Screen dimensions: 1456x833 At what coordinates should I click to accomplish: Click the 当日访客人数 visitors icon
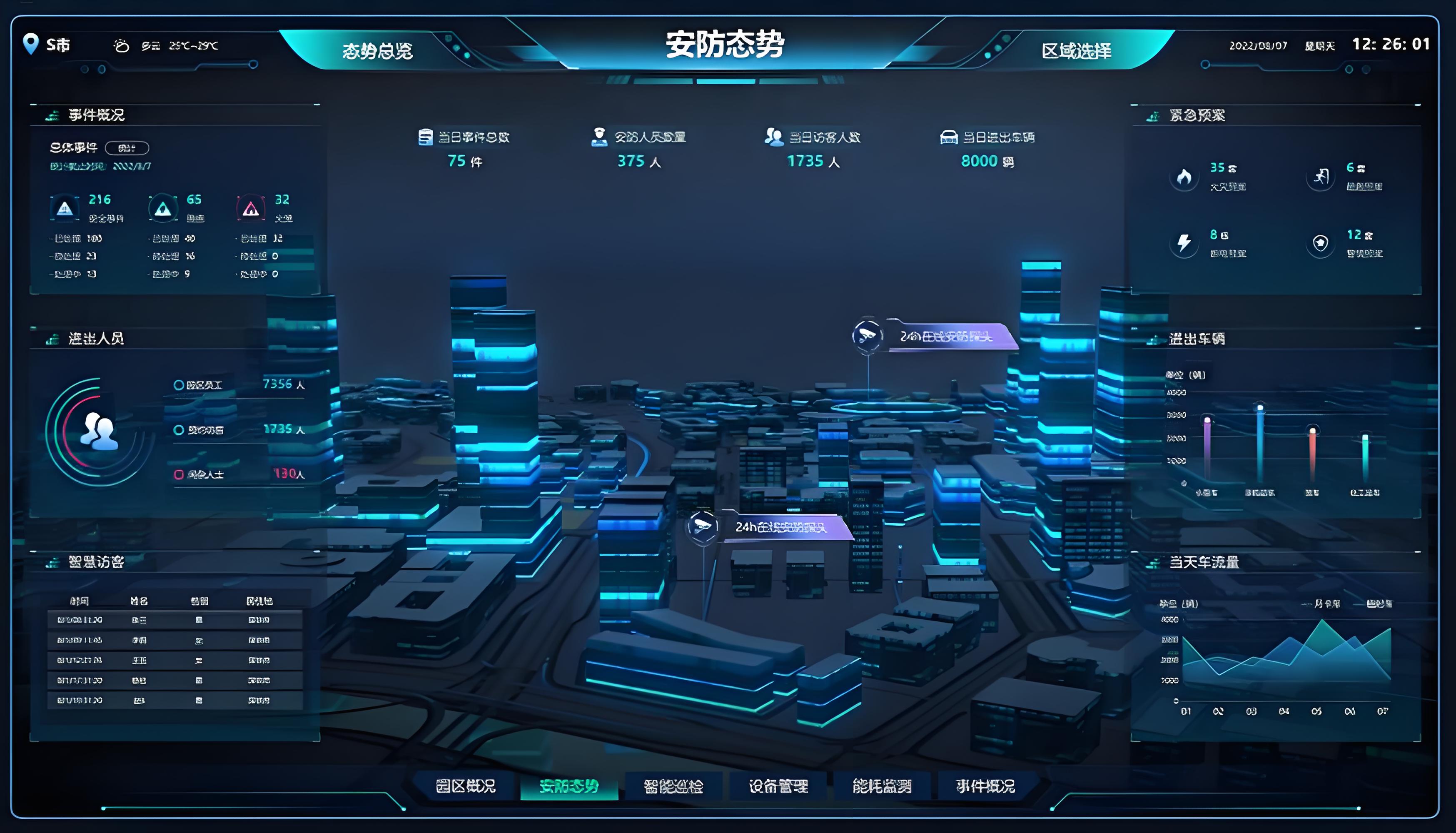[773, 137]
